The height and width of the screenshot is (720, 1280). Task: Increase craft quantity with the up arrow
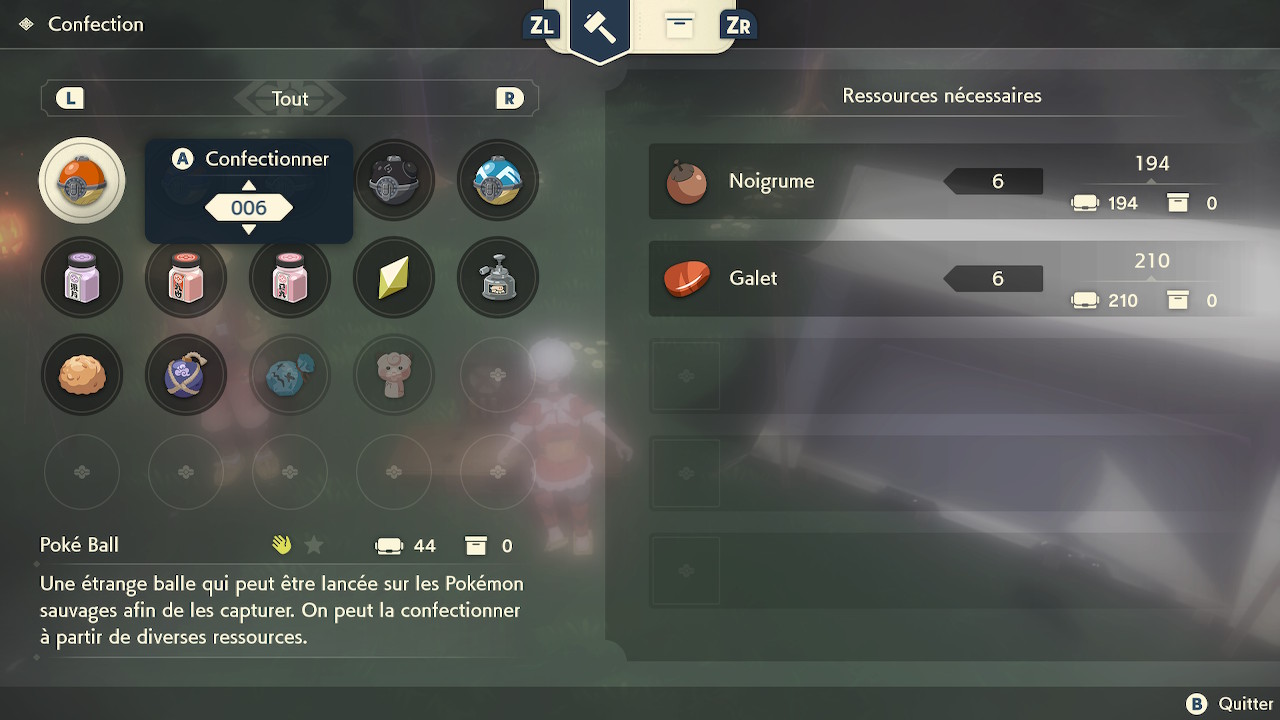[x=249, y=185]
